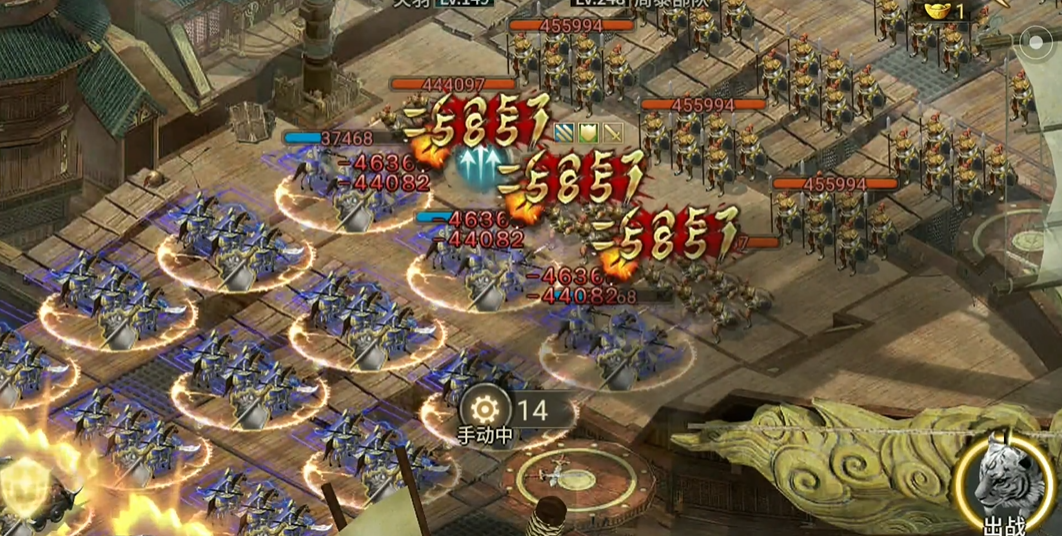Deploy the white tiger with 出战

click(x=1005, y=484)
